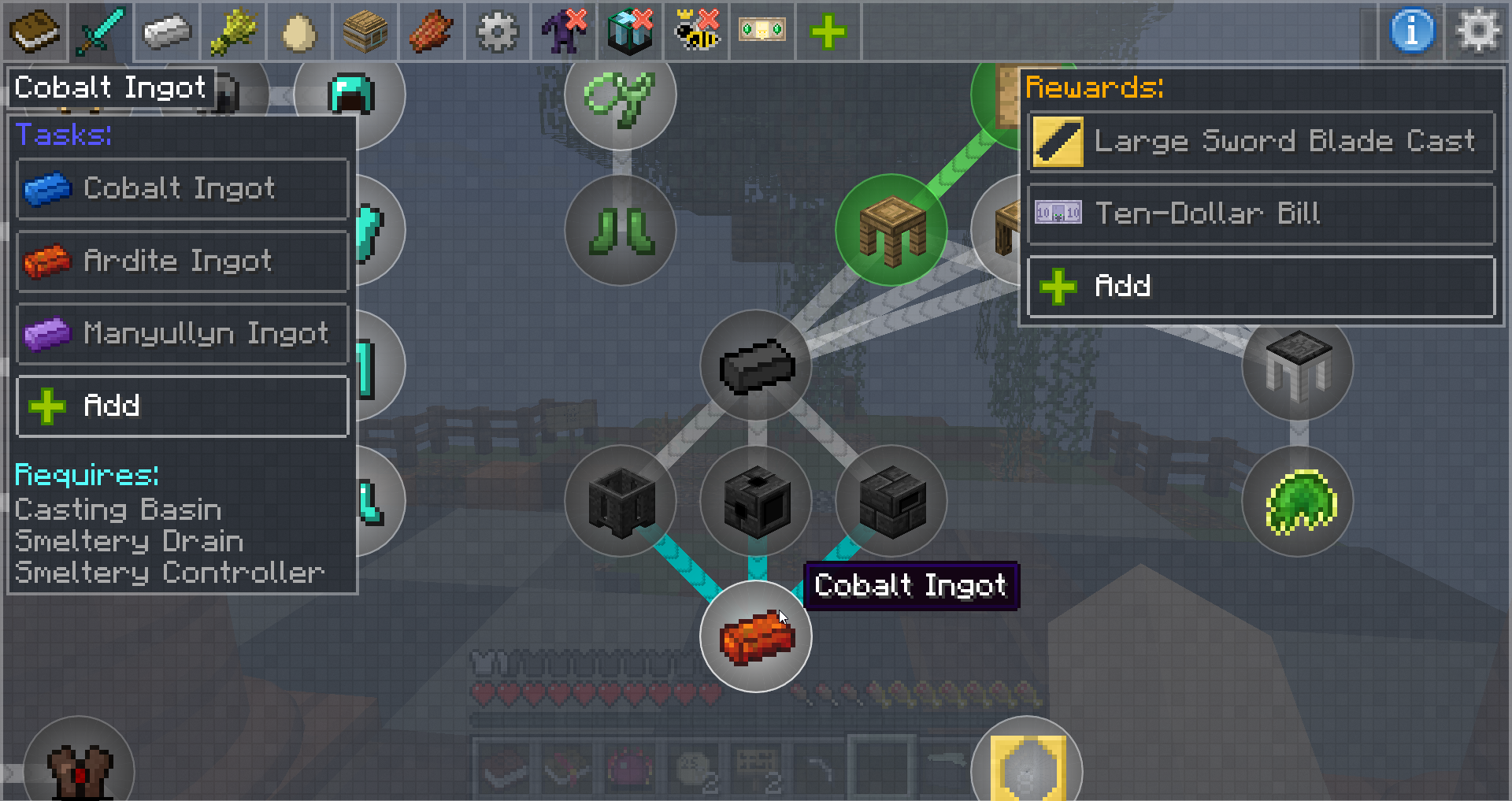Switch to the egg chapter tab
This screenshot has height=801, width=1512.
(298, 32)
